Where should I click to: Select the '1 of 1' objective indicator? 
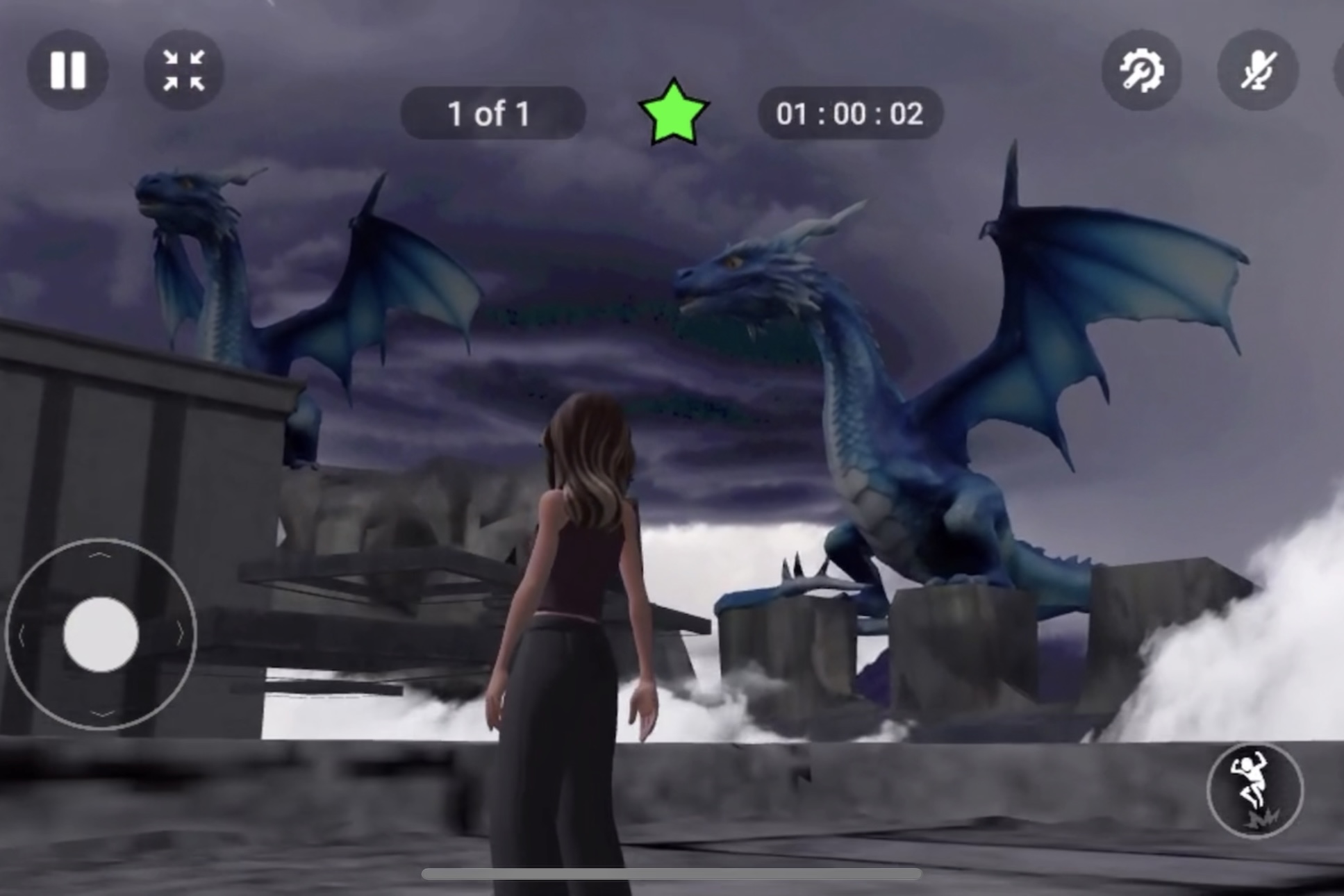(491, 113)
